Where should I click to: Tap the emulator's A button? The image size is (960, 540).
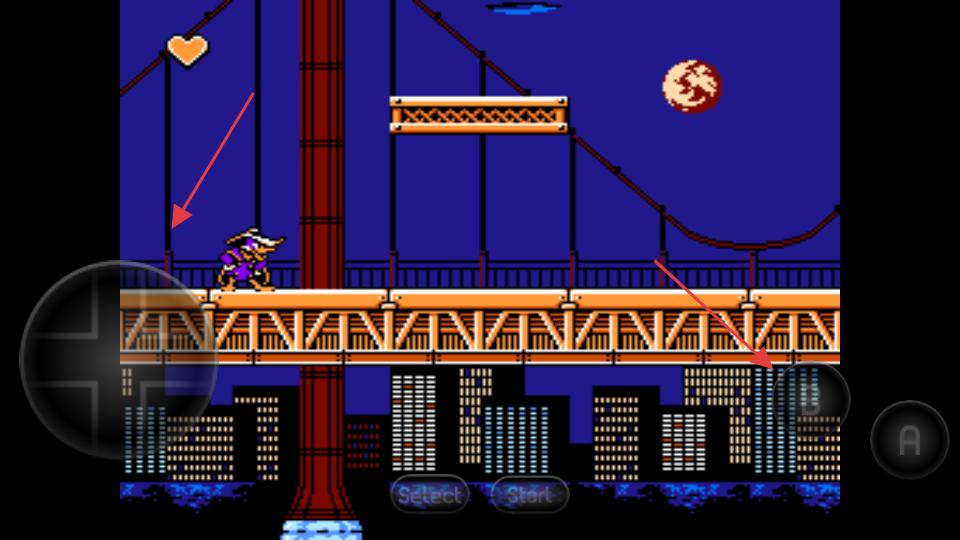(x=909, y=440)
